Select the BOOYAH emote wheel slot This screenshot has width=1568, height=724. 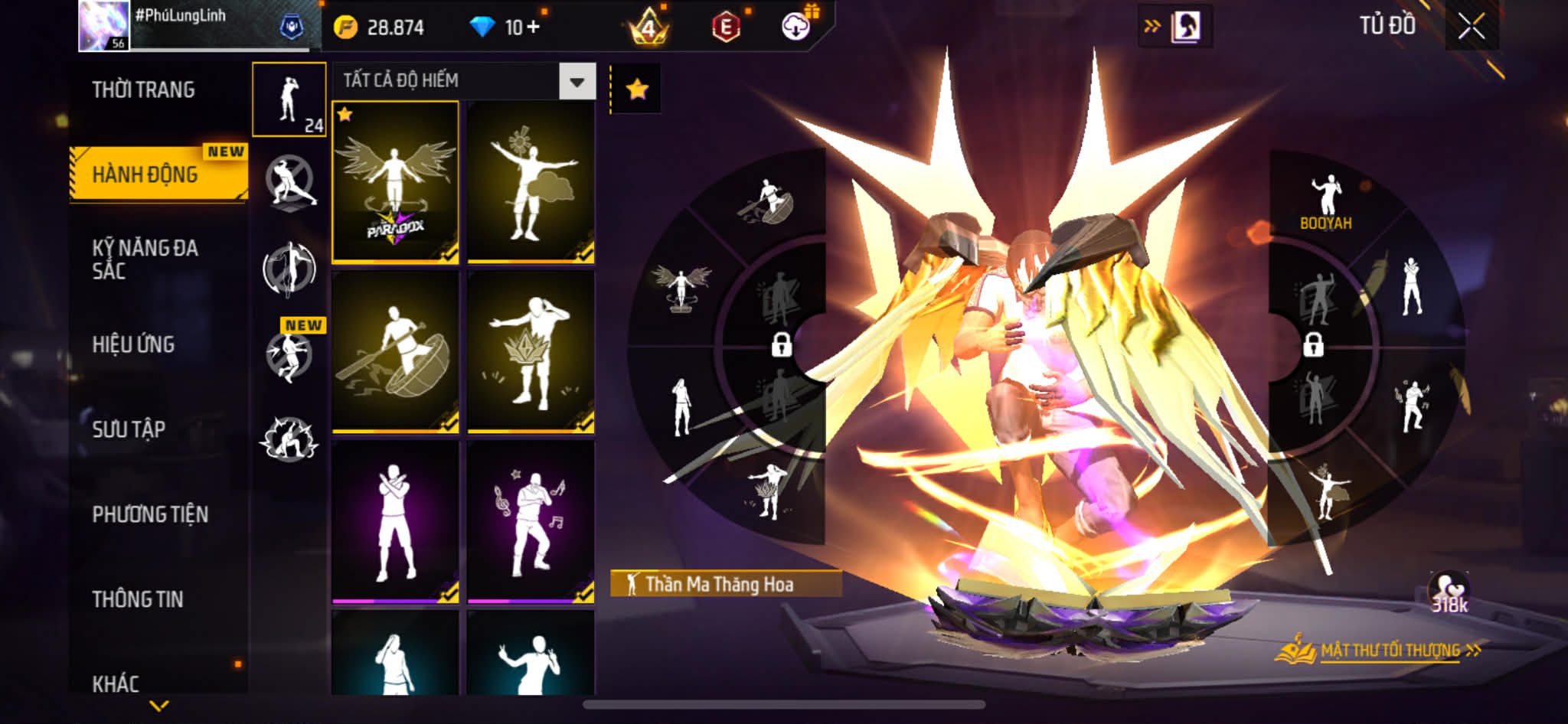coord(1326,202)
